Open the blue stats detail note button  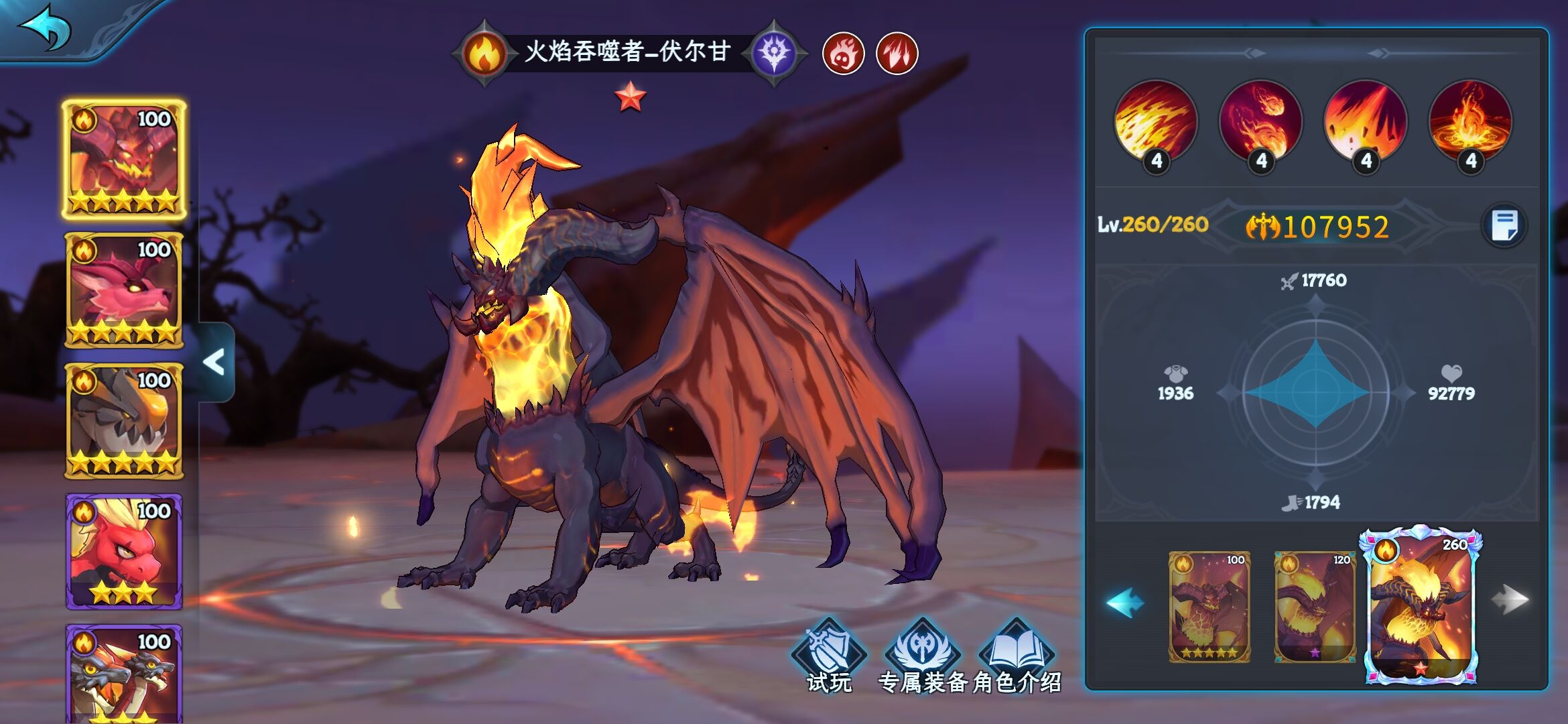(x=1504, y=225)
